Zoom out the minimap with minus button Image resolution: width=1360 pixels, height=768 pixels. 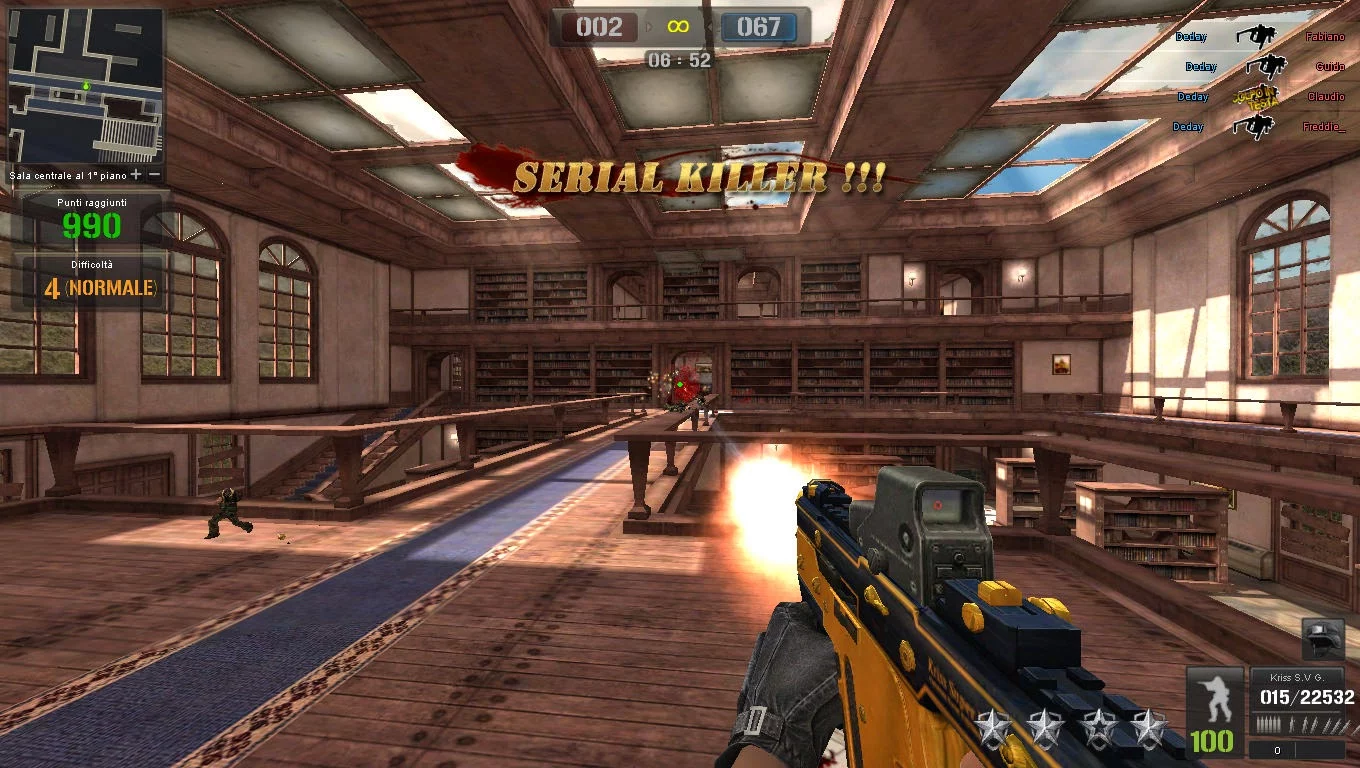click(155, 175)
